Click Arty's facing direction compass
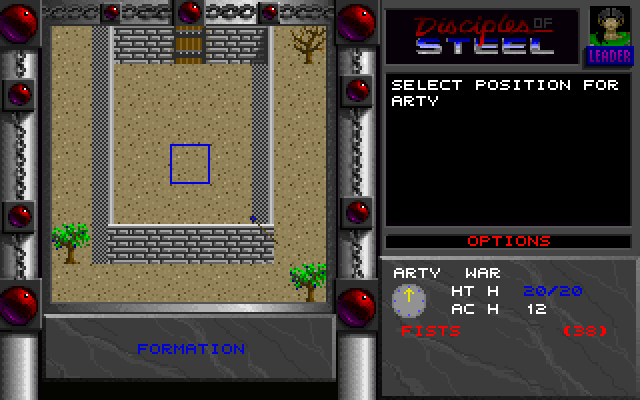The image size is (640, 400). coord(410,297)
